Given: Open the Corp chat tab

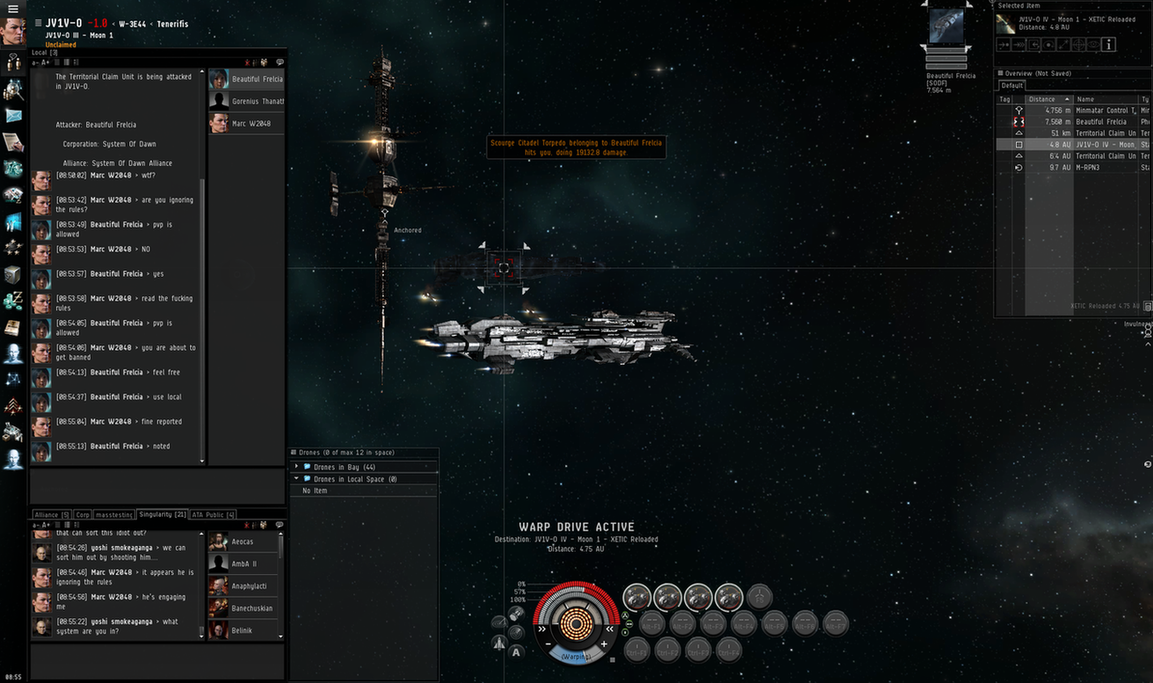Looking at the screenshot, I should [x=83, y=514].
